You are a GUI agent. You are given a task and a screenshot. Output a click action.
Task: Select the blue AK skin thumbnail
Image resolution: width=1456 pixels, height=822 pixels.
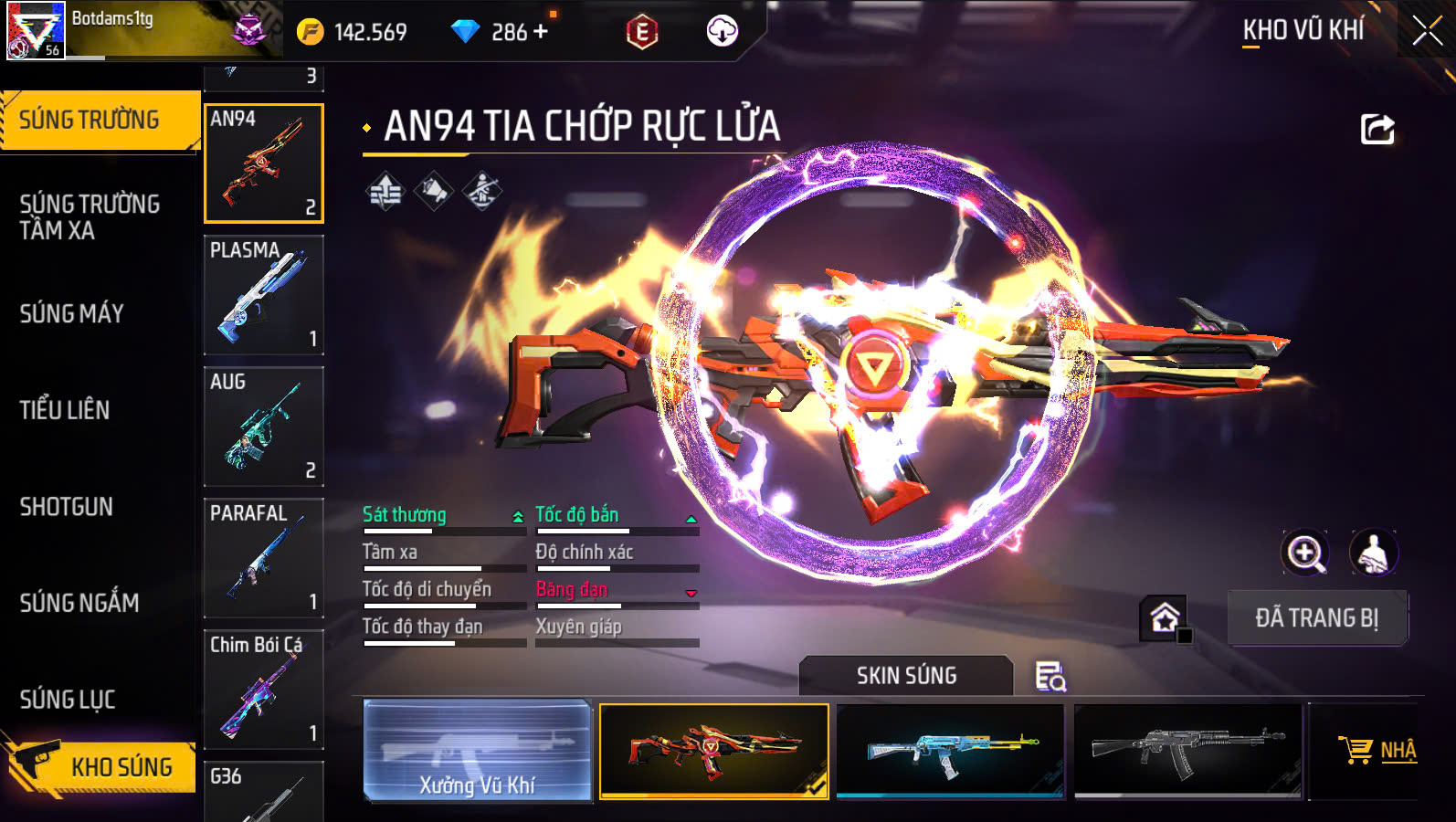(x=950, y=750)
